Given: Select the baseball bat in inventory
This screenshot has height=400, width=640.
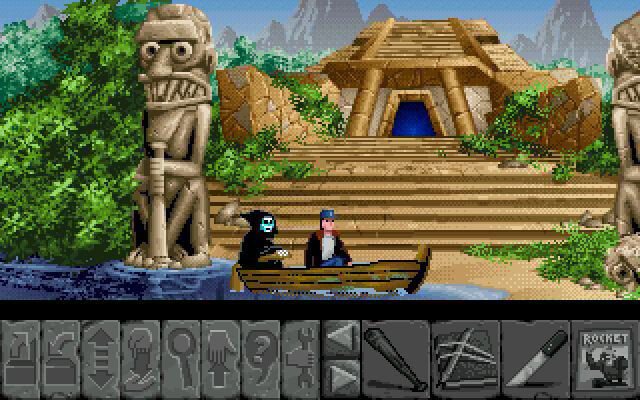Looking at the screenshot, I should coord(394,357).
